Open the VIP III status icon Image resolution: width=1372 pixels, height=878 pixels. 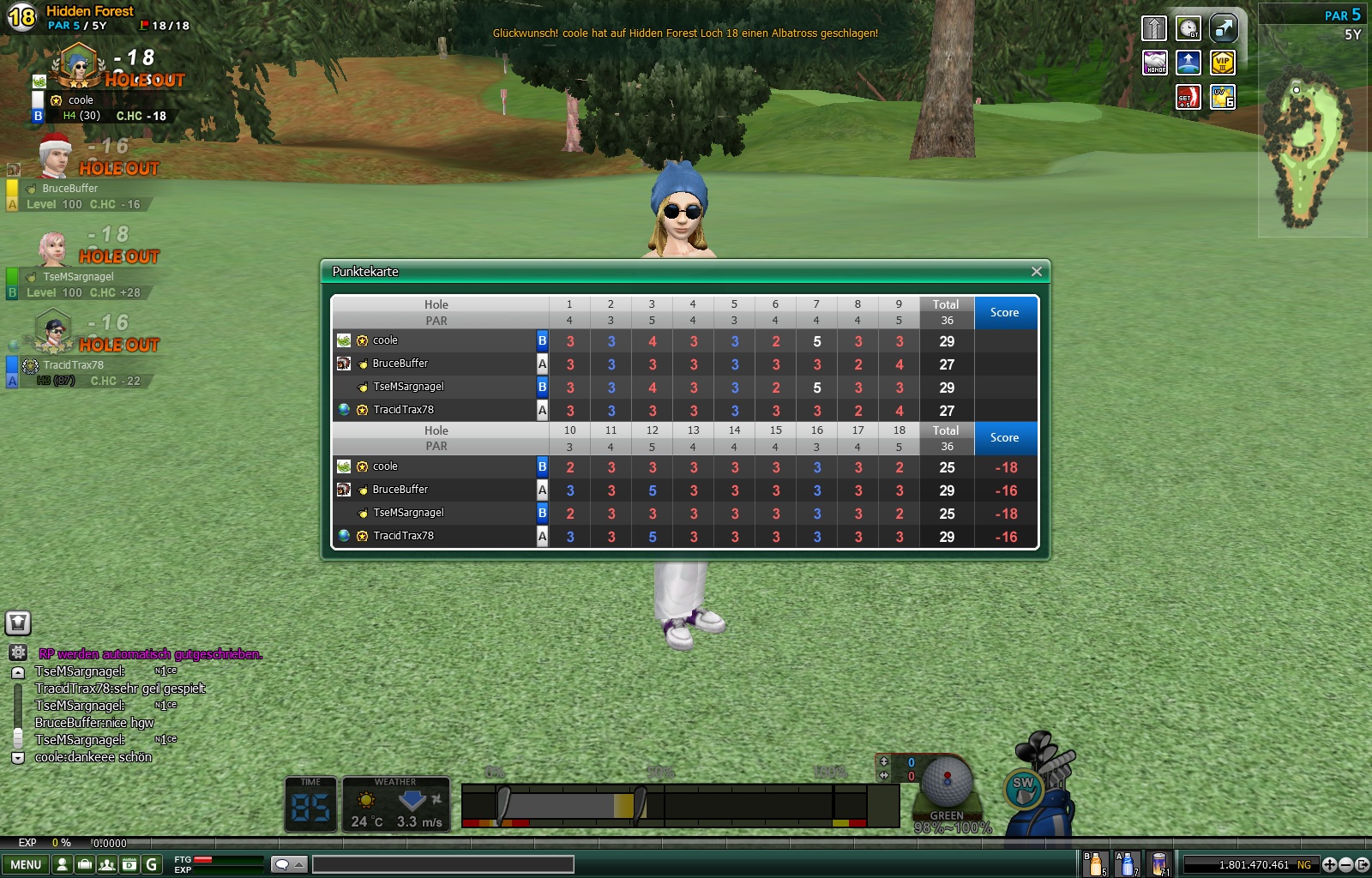(x=1222, y=63)
